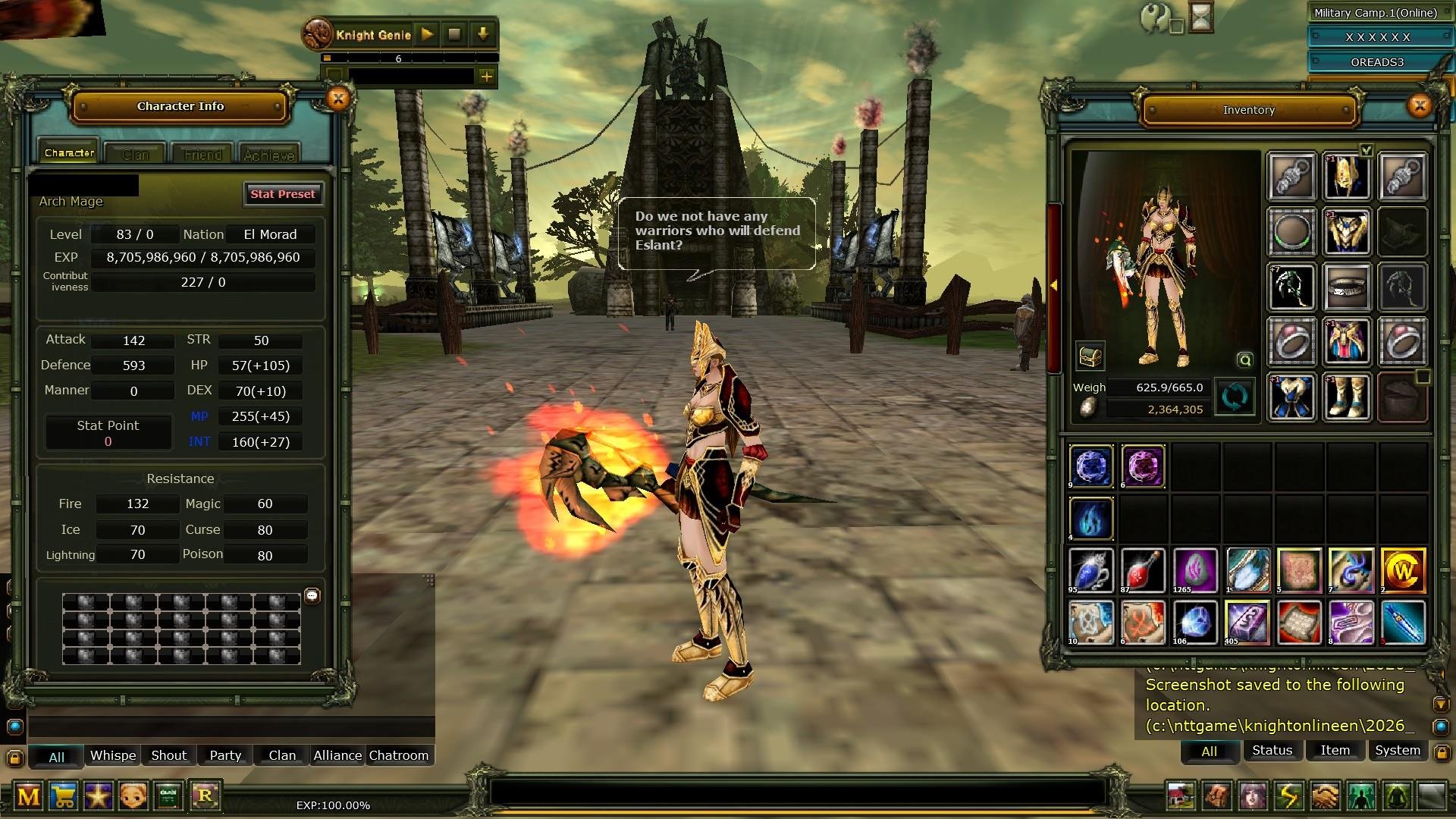Screen dimensions: 1456x819
Task: Switch to the Friend tab in Character Info
Action: [201, 154]
